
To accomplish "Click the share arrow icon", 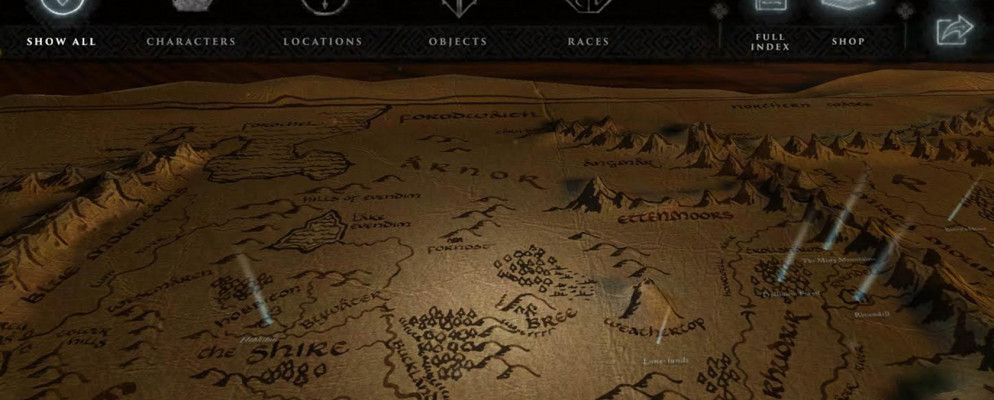I will [954, 31].
